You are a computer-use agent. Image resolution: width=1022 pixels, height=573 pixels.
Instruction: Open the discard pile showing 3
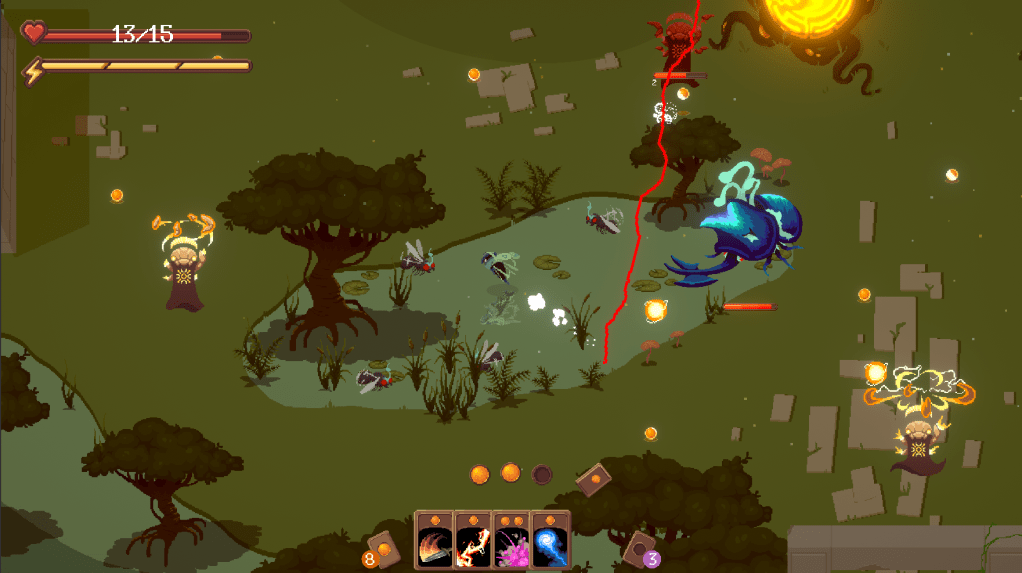coord(639,548)
